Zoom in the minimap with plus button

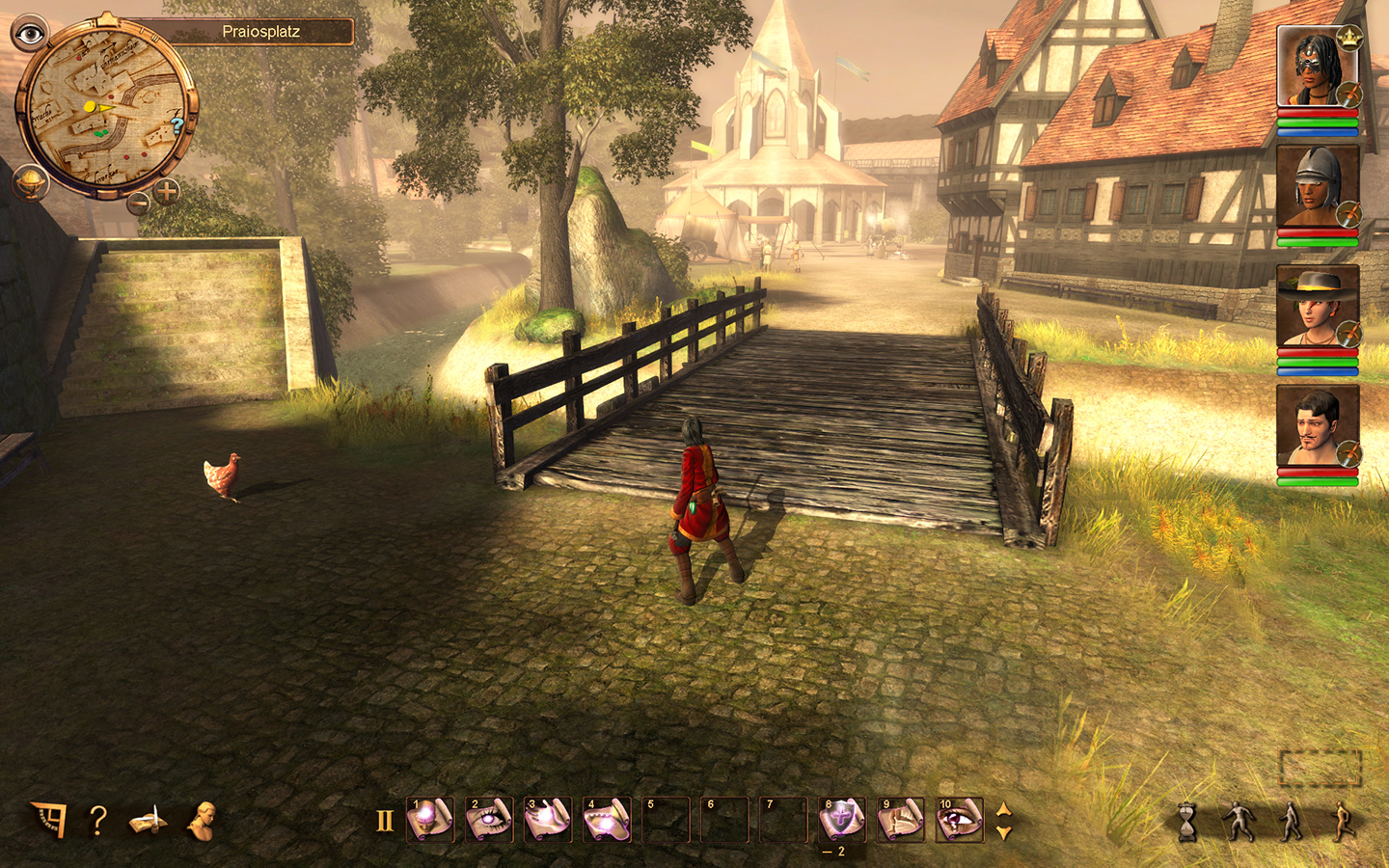[167, 191]
